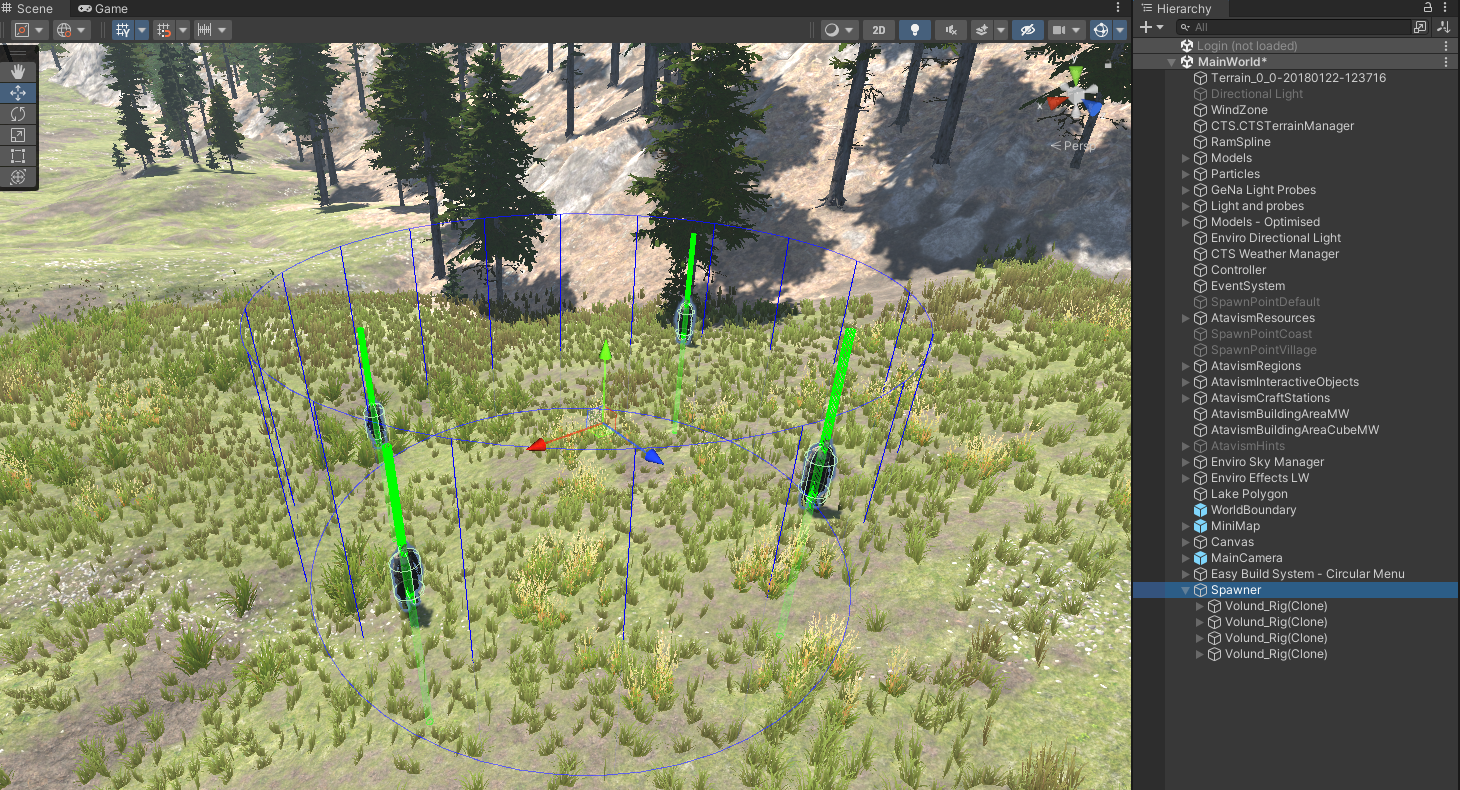Screen dimensions: 1460x790
Task: Select the Enviro Sky Manager object
Action: coord(1267,462)
